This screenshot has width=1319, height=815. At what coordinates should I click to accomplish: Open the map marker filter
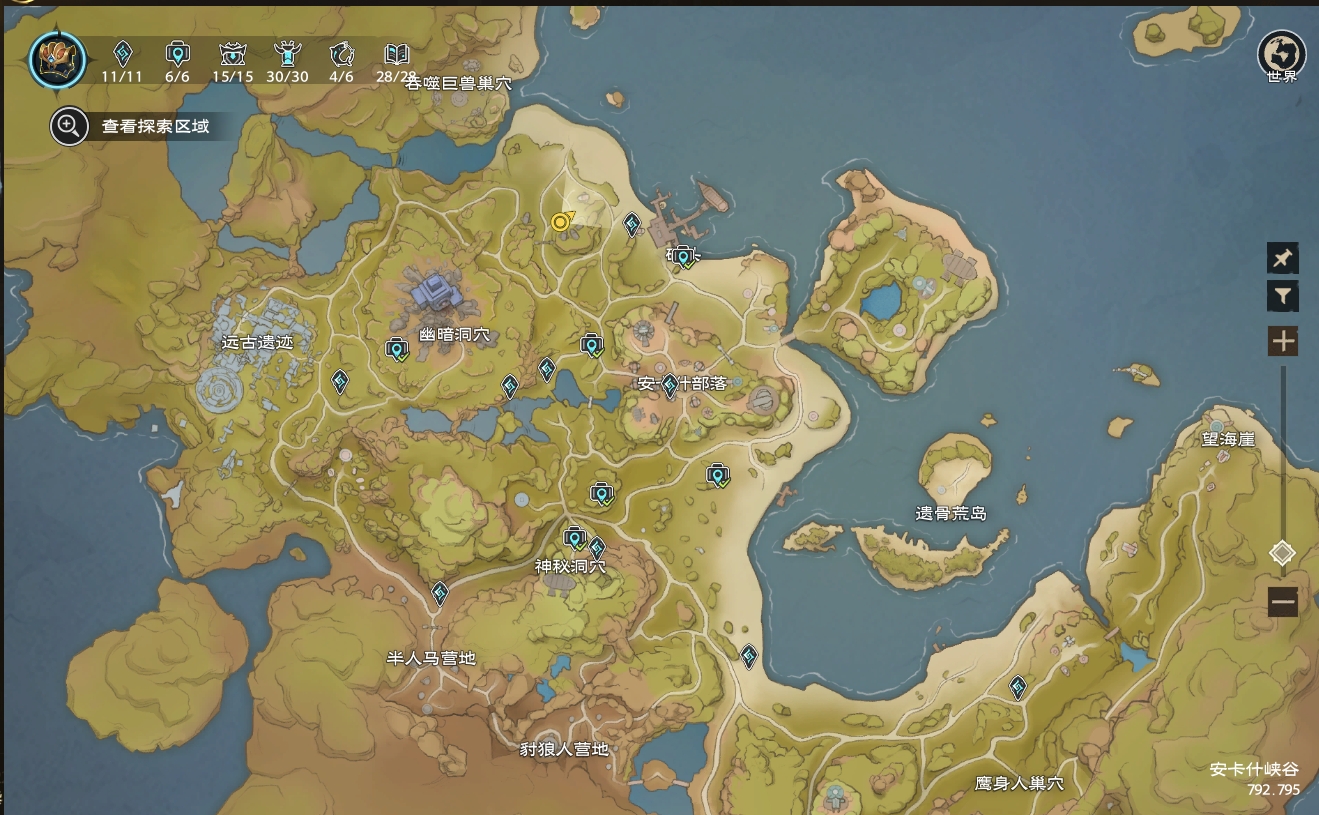tap(1282, 296)
